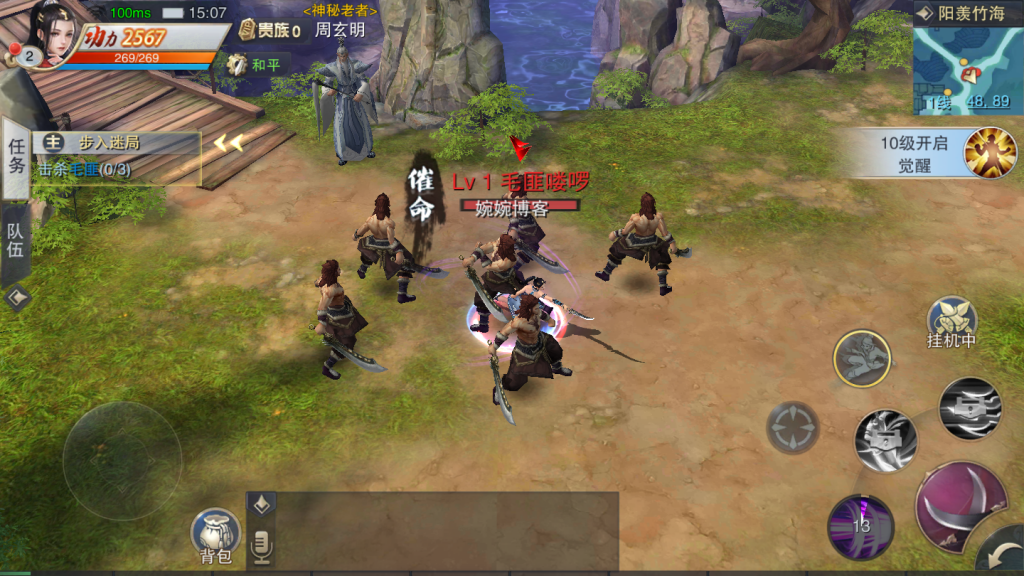Image resolution: width=1024 pixels, height=576 pixels.
Task: Expand the chat panel arrow button
Action: [262, 505]
